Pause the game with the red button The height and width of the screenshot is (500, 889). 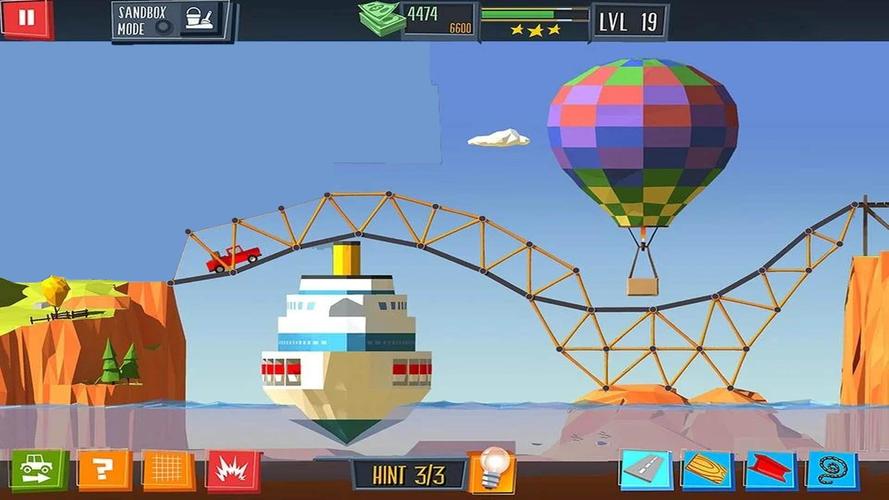(26, 18)
